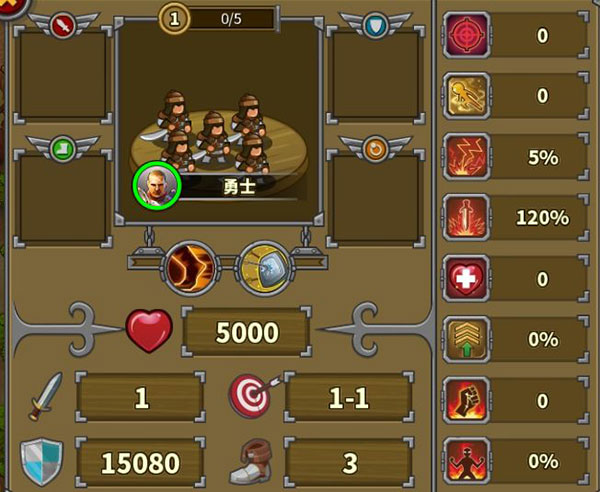Image resolution: width=600 pixels, height=492 pixels.
Task: Inspect the red crosshair stat icon
Action: coord(466,36)
